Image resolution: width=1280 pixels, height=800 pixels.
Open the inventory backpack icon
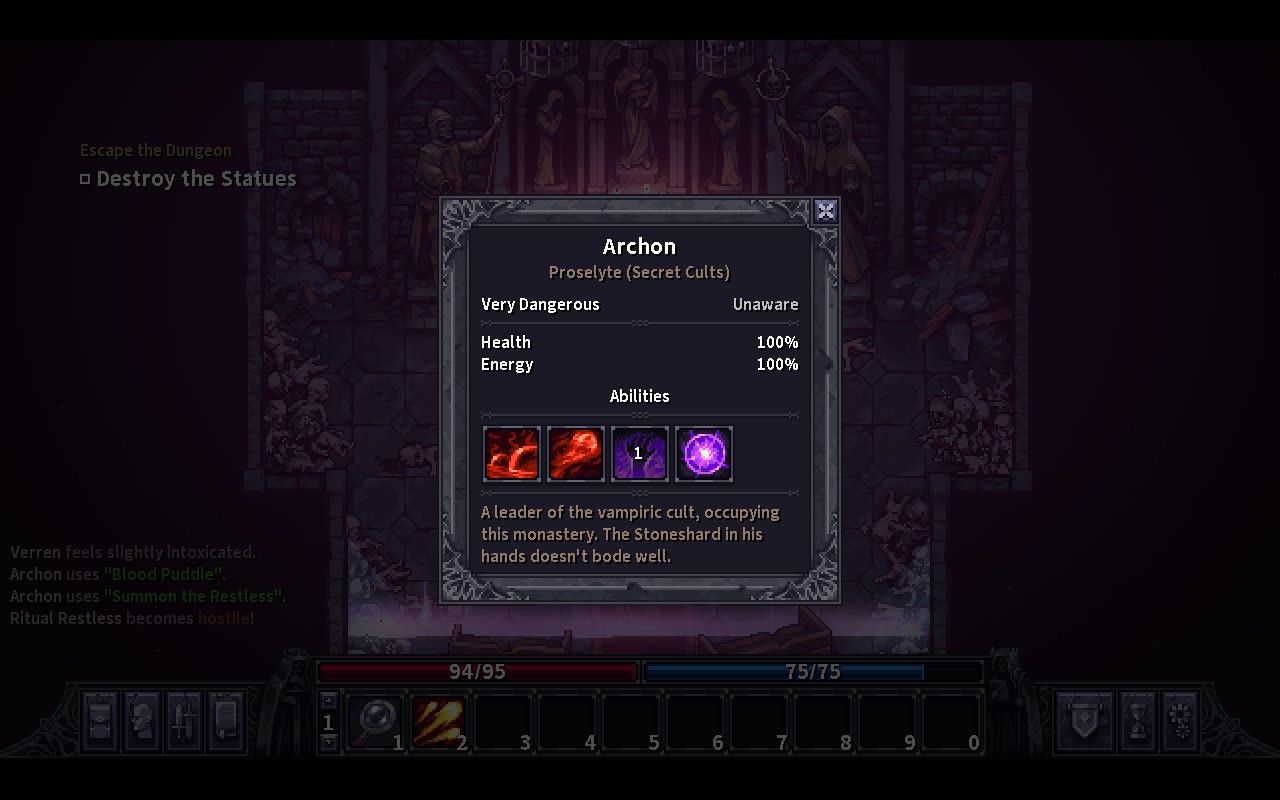click(x=100, y=720)
